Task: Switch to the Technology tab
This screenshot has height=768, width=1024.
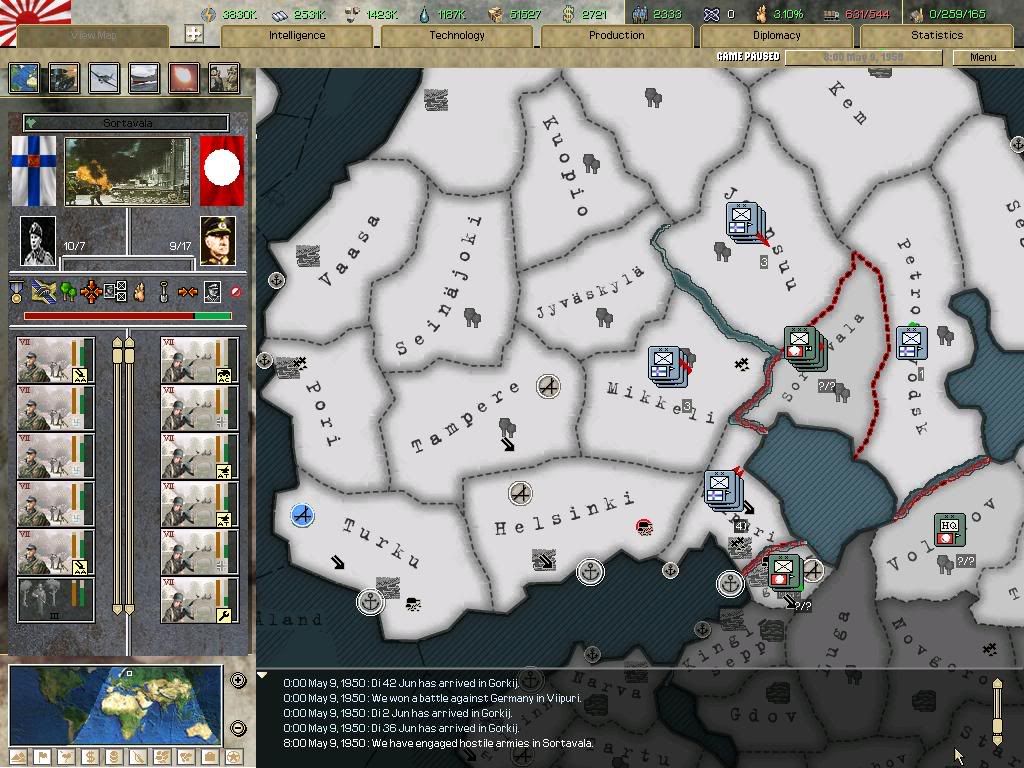Action: [x=456, y=35]
